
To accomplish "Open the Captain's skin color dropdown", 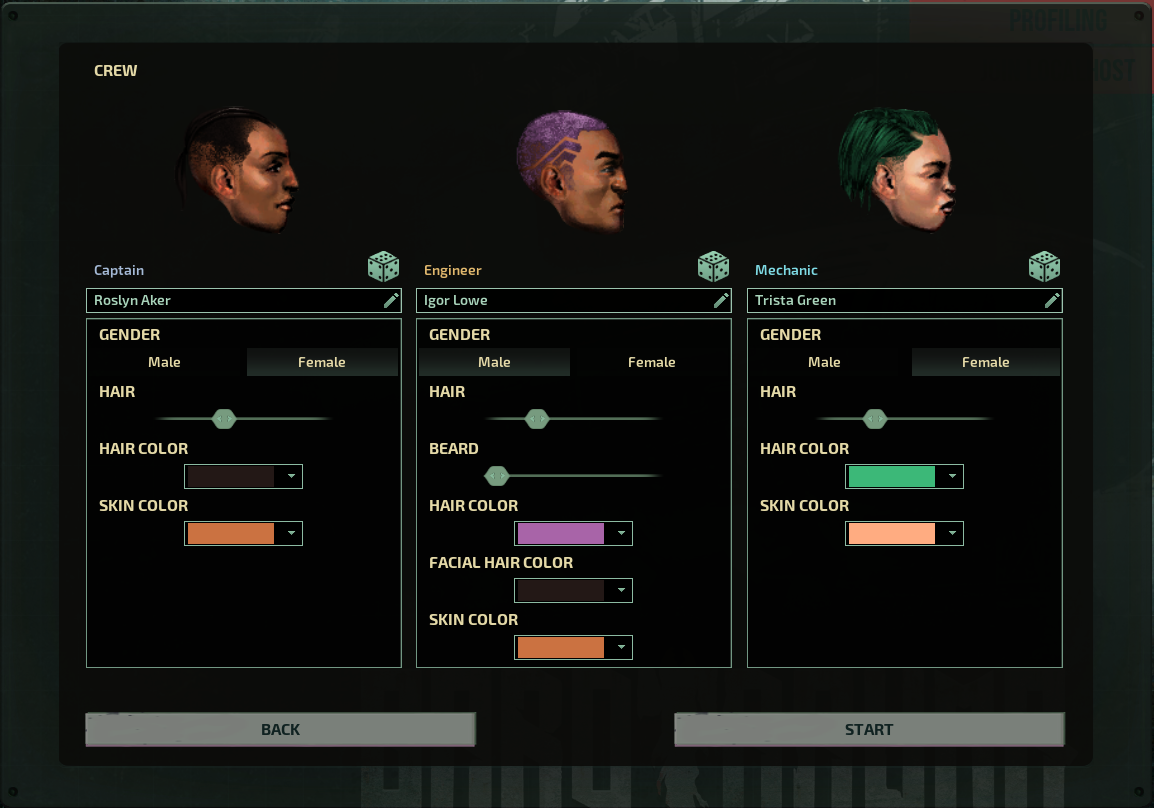I will pyautogui.click(x=243, y=533).
